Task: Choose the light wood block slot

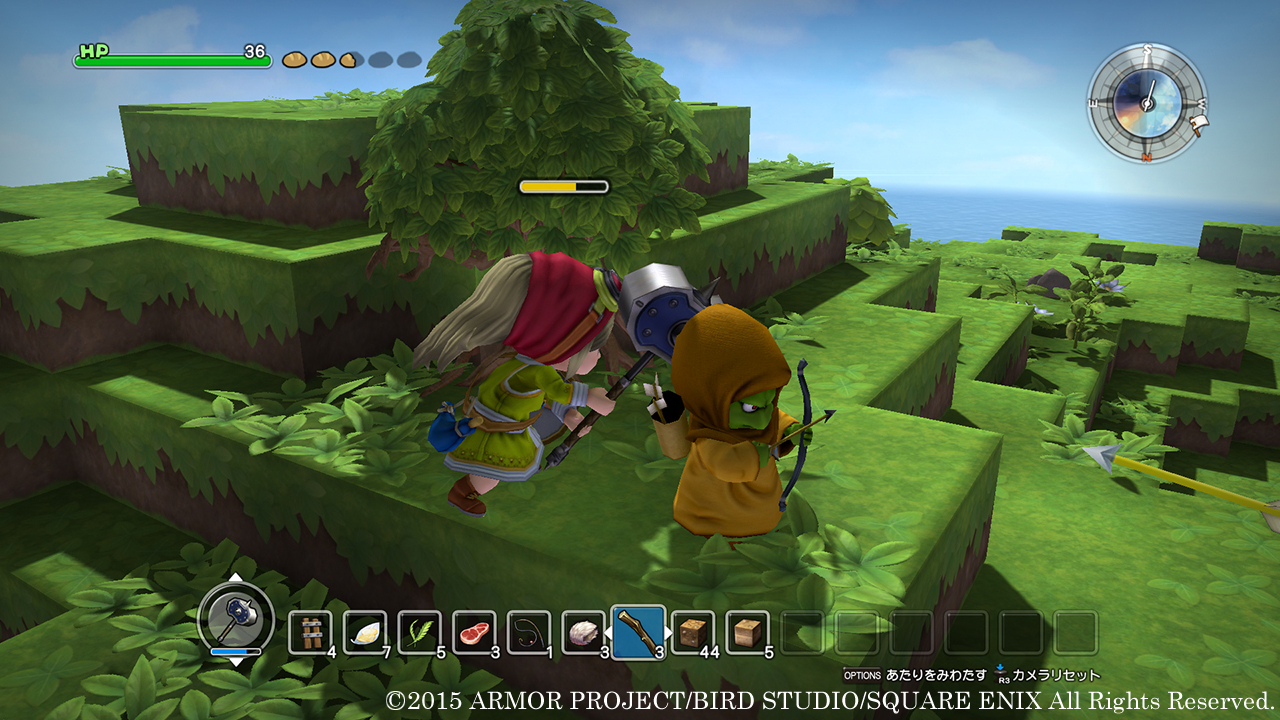Action: click(x=747, y=632)
